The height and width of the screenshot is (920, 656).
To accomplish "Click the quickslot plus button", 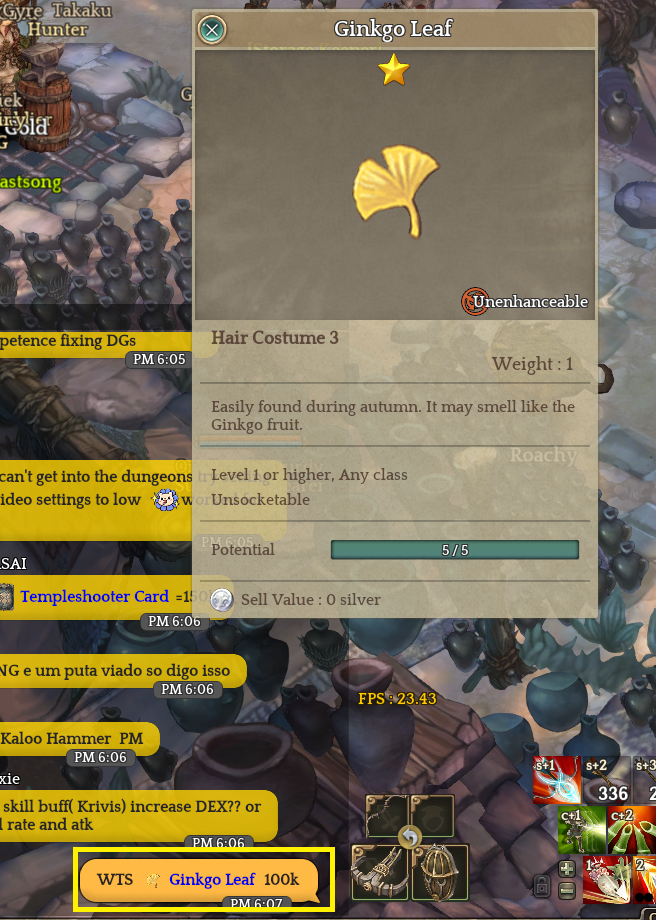I will coord(566,868).
